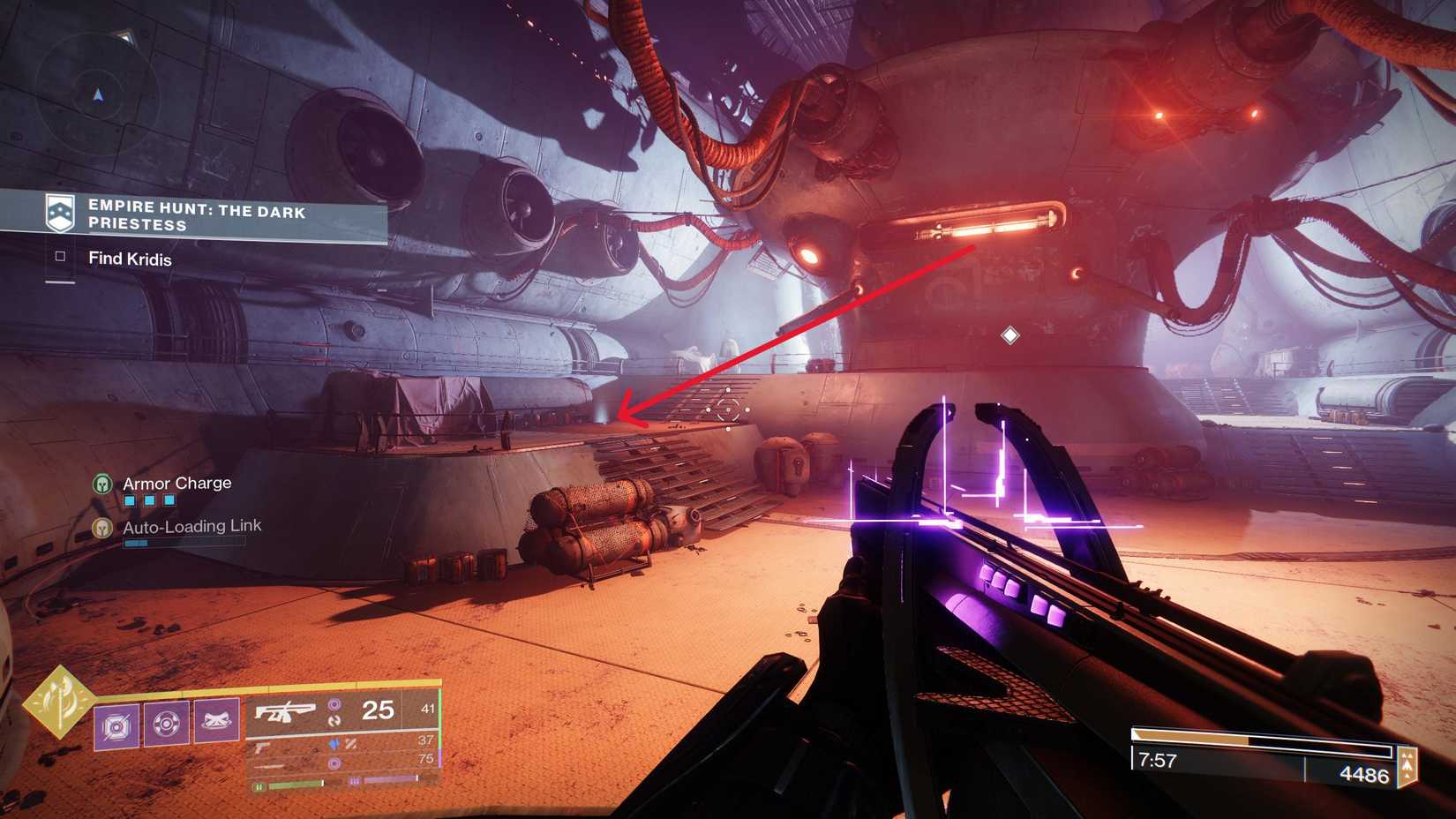Select the purple grenade ability icon
Viewport: 1456px width, 819px height.
(116, 725)
